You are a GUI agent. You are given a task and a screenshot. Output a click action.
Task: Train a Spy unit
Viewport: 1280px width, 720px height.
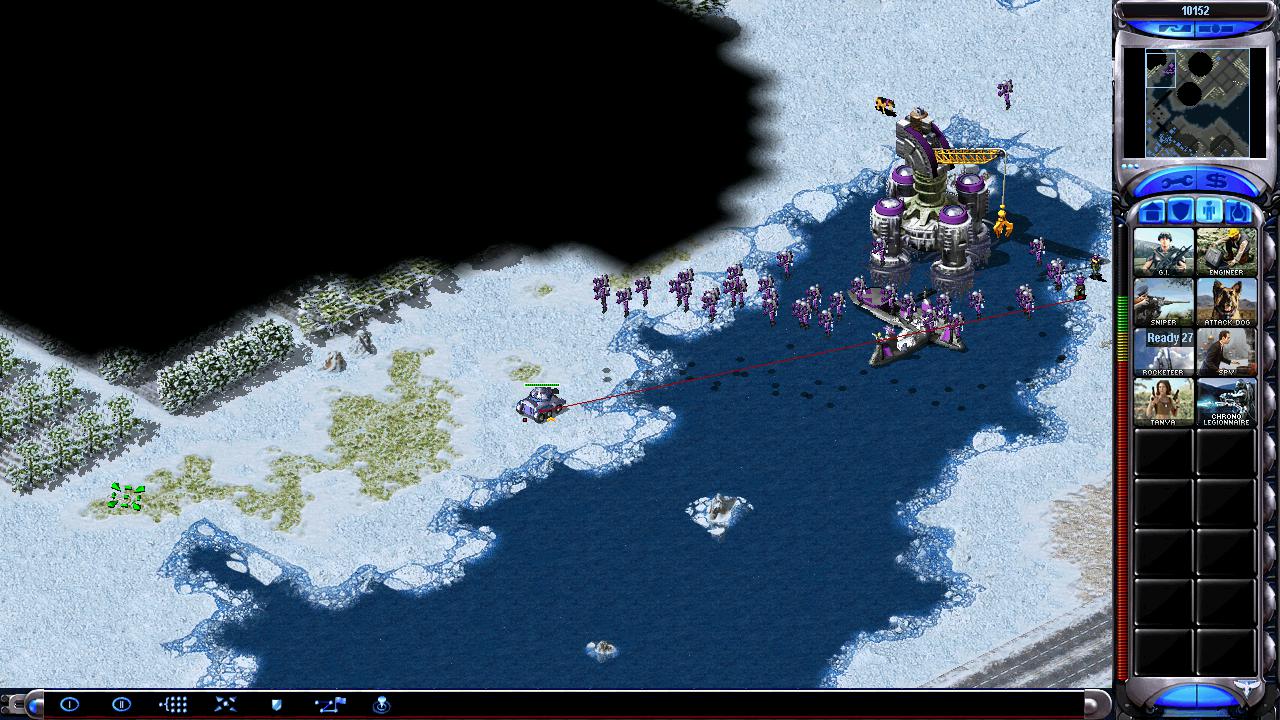(1226, 352)
